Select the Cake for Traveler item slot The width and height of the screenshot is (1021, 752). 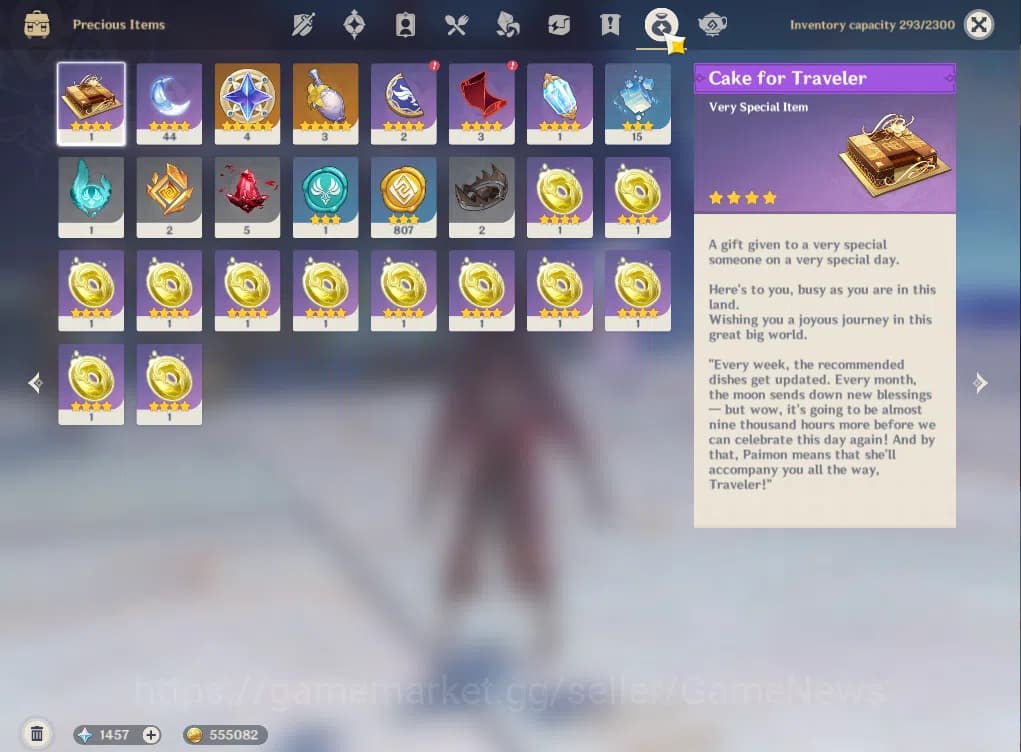tap(91, 97)
